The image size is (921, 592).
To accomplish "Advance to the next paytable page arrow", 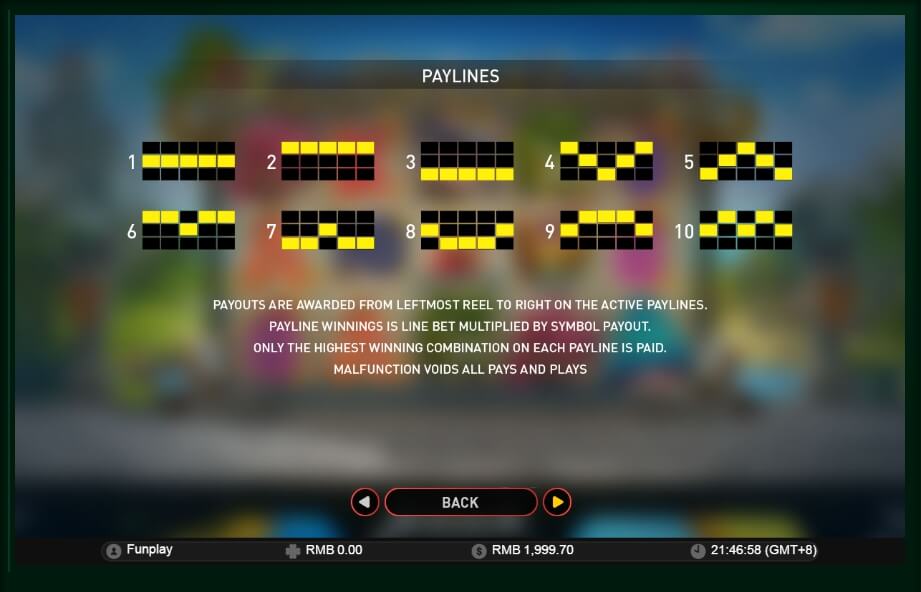I will click(557, 502).
